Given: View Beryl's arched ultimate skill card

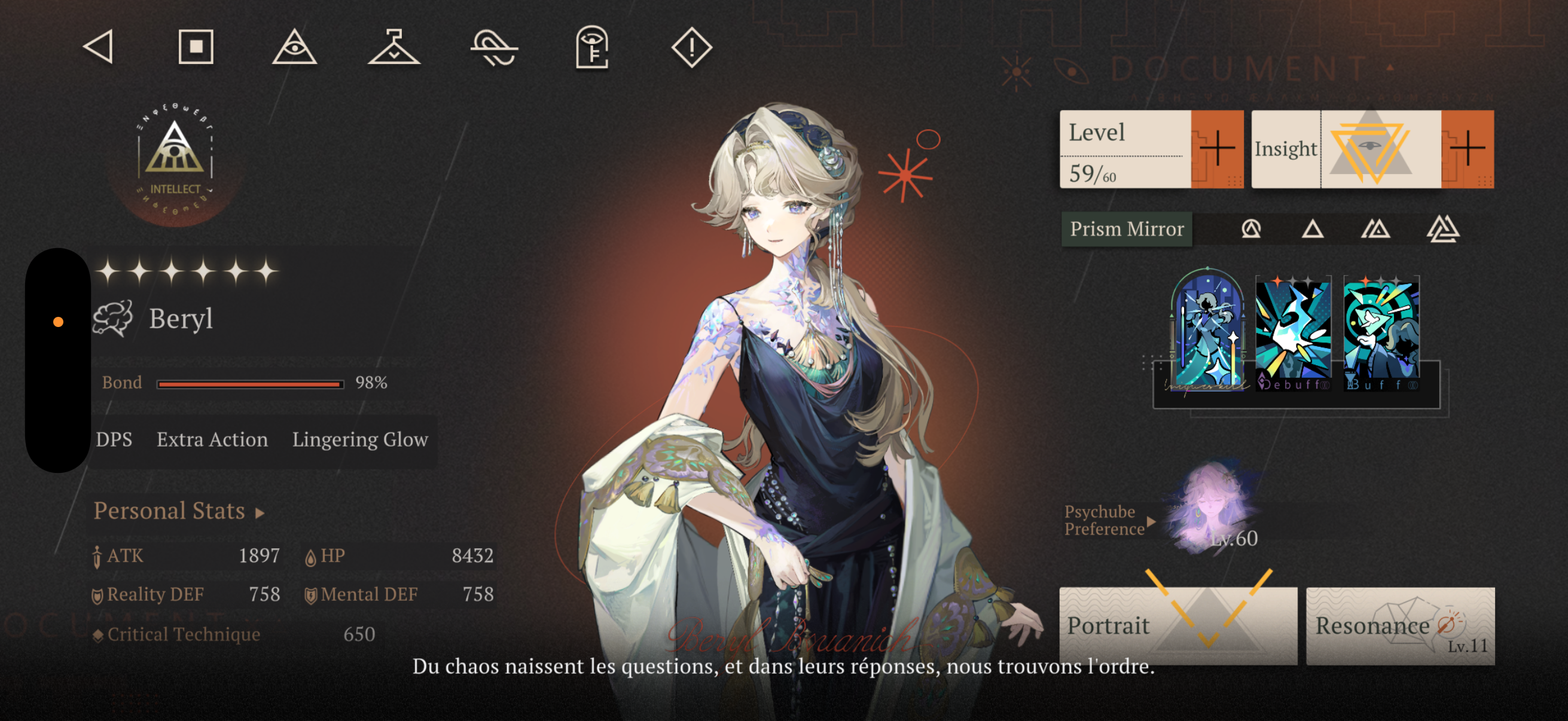Looking at the screenshot, I should pyautogui.click(x=1208, y=332).
